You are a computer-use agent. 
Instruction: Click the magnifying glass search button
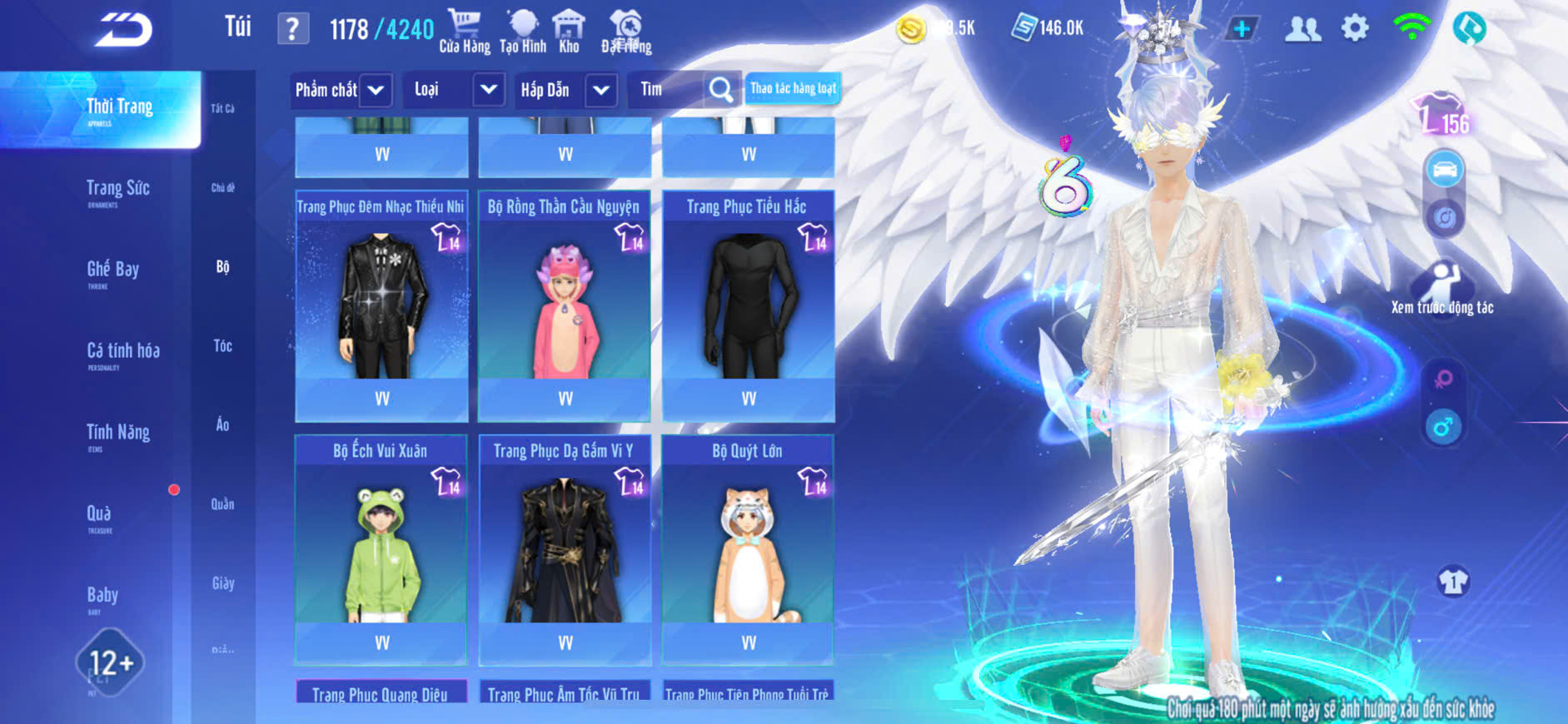click(x=721, y=90)
